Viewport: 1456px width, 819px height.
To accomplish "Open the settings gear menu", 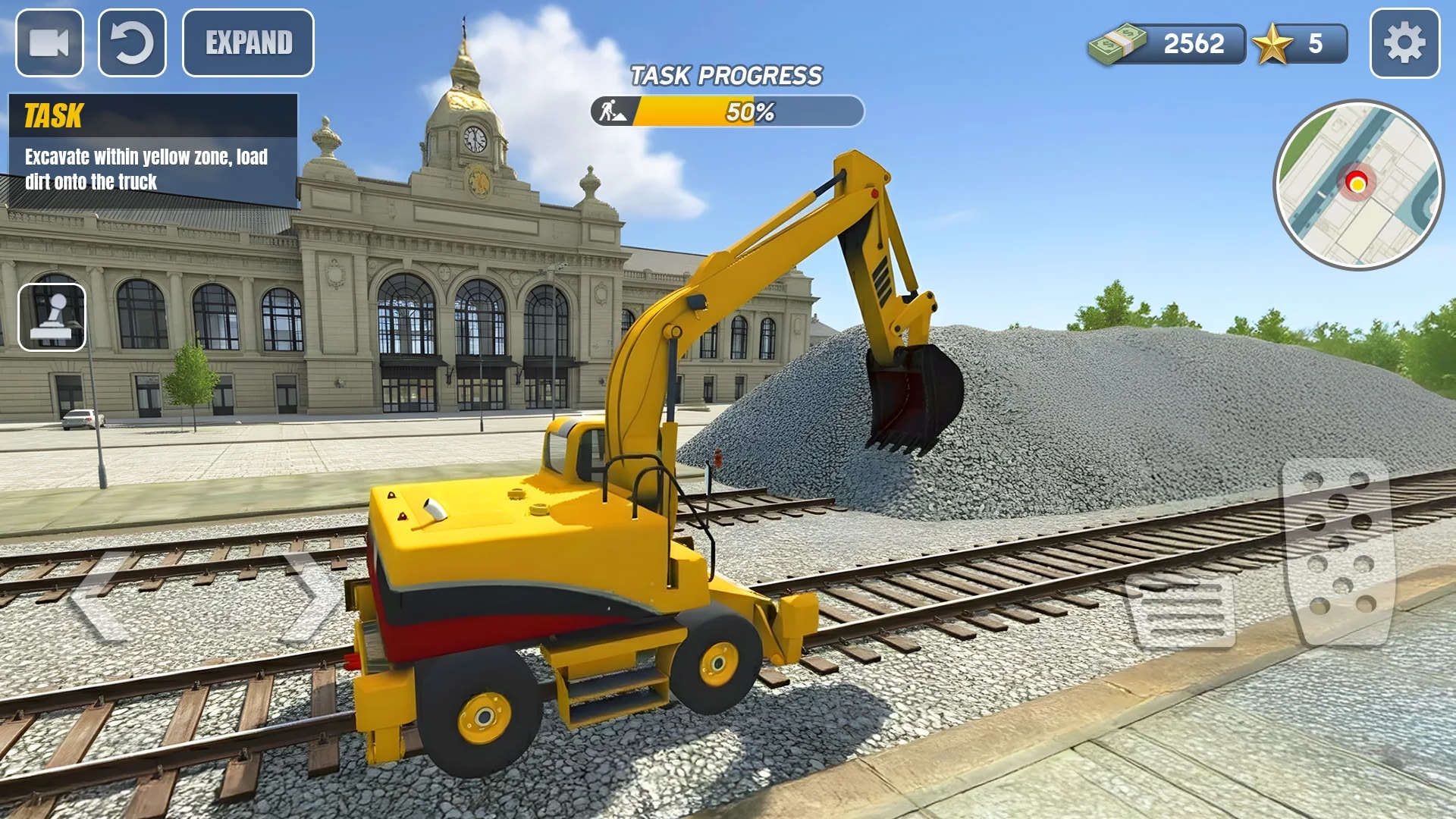I will point(1404,43).
